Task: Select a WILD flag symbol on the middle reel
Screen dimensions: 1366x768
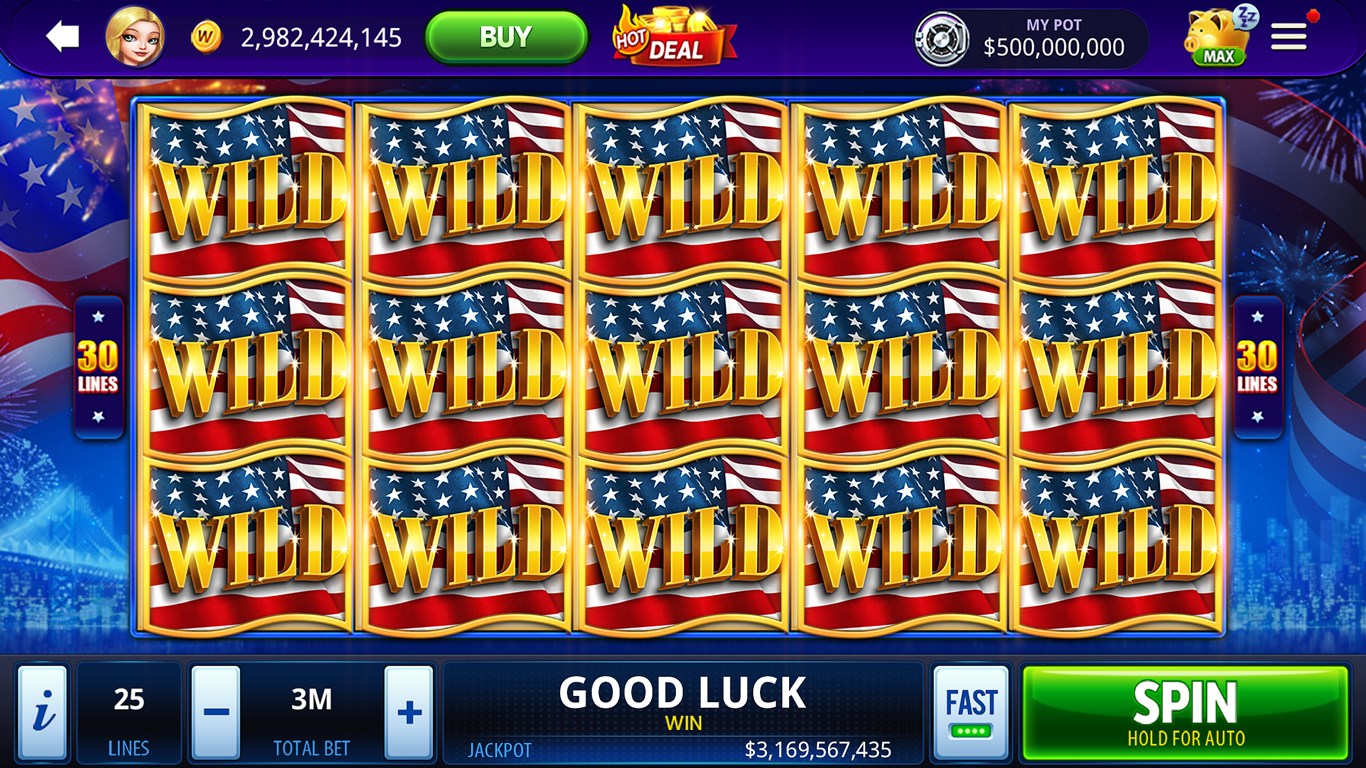Action: coord(683,365)
